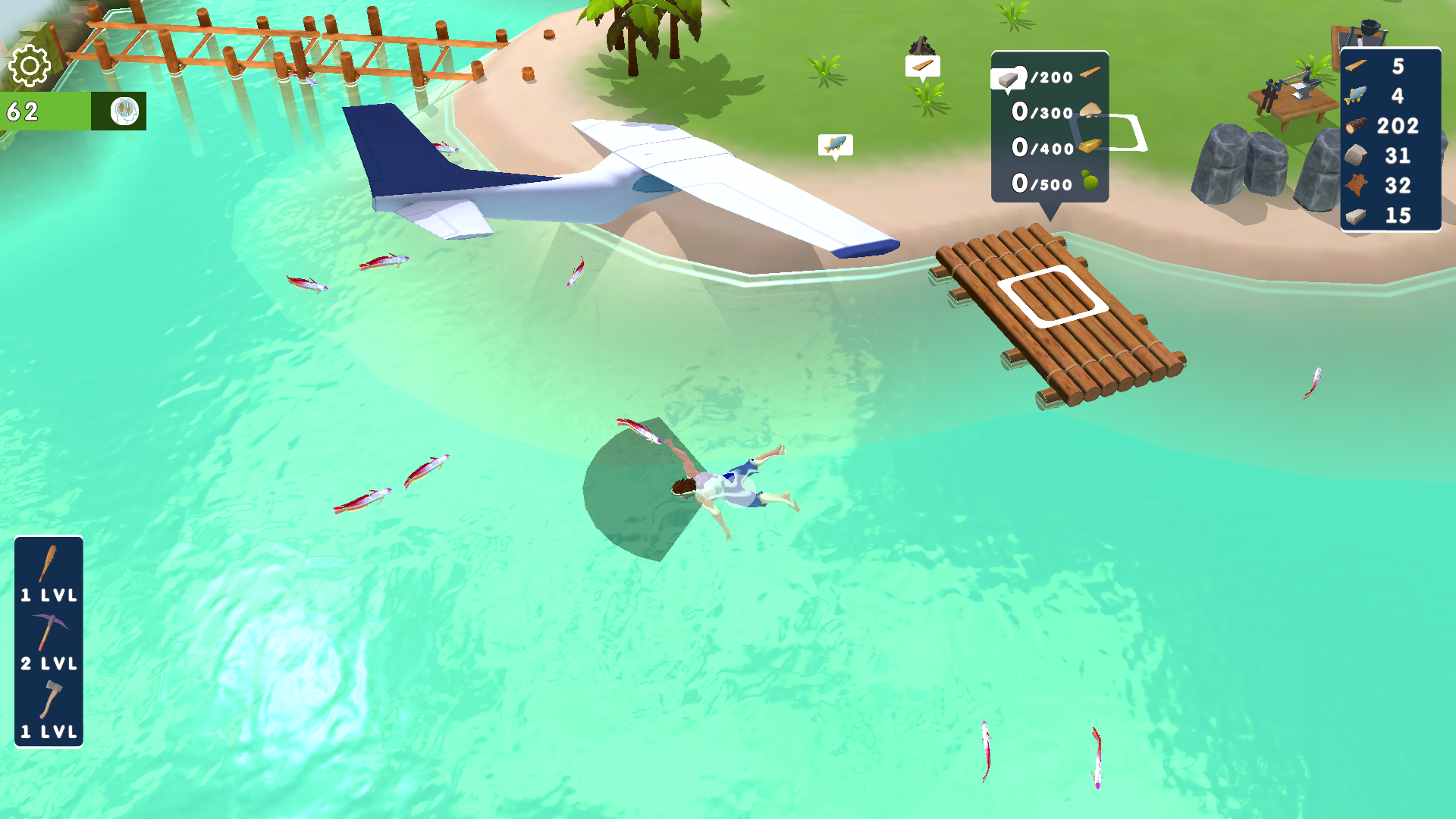Viewport: 1456px width, 819px height.
Task: Click the hunger status icon on the green bar
Action: 124,111
